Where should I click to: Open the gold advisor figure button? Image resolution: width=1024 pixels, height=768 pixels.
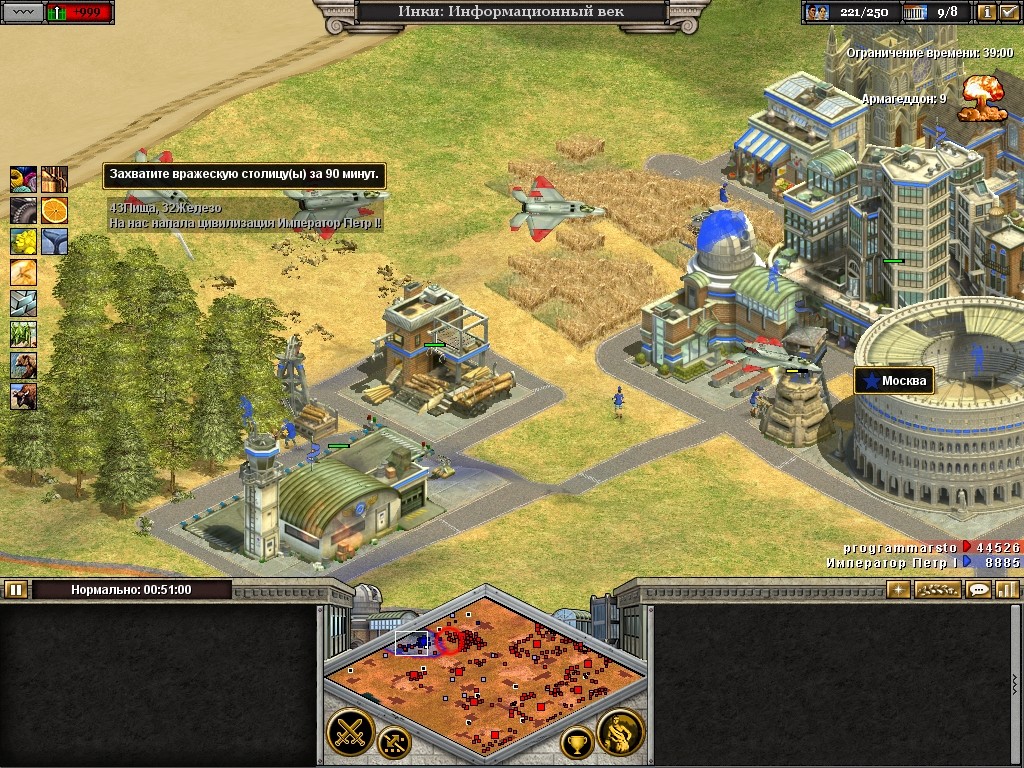click(x=619, y=732)
